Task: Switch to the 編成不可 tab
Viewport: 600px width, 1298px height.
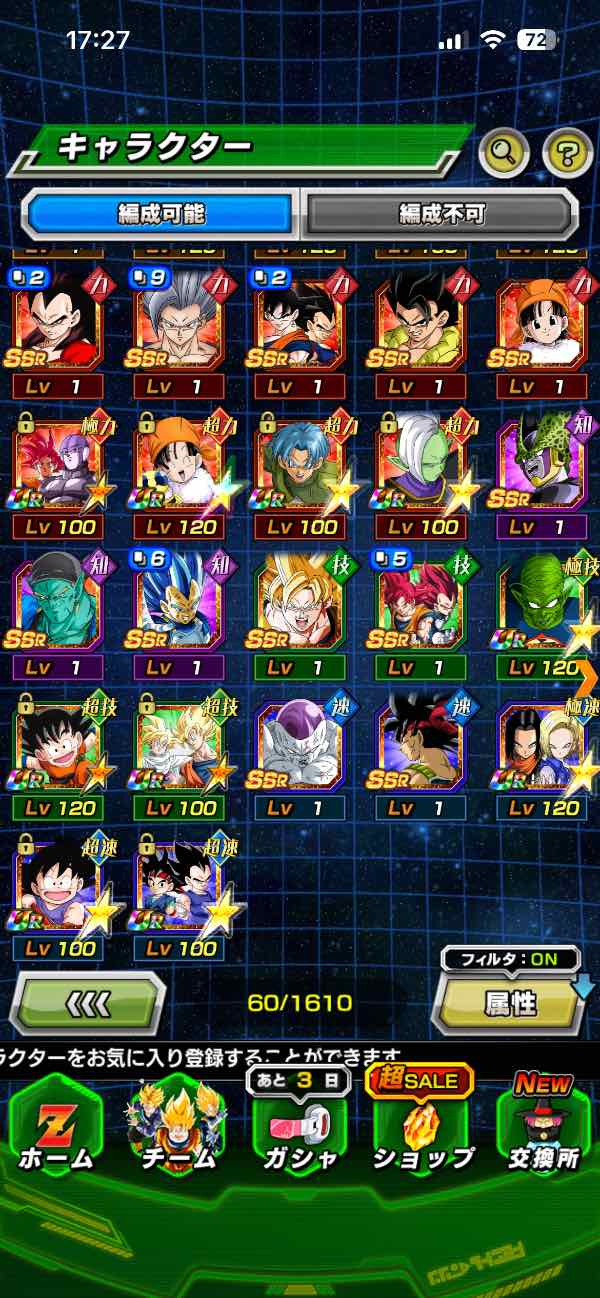Action: [441, 213]
